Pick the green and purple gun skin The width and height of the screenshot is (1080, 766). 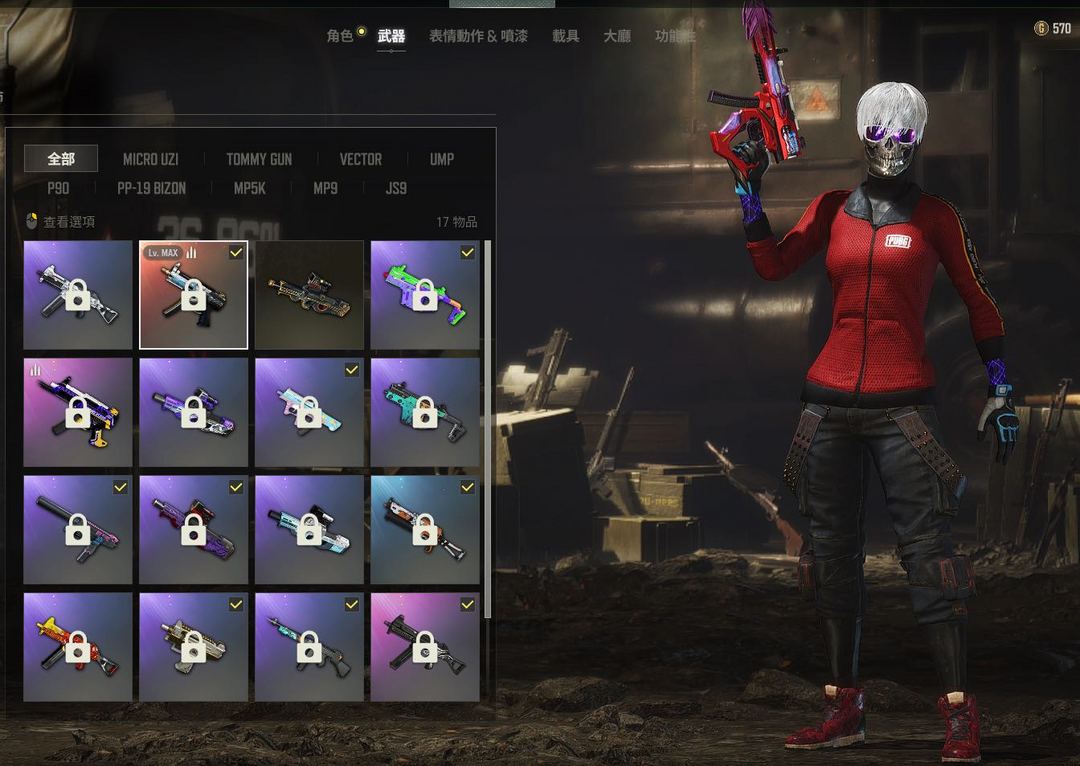[x=425, y=295]
